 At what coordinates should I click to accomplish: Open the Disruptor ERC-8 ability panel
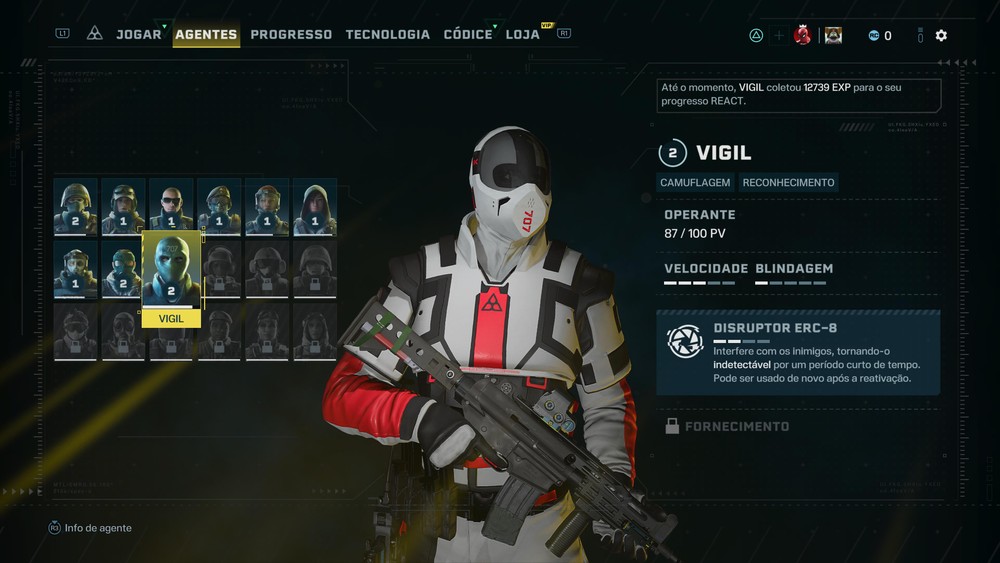tap(798, 353)
